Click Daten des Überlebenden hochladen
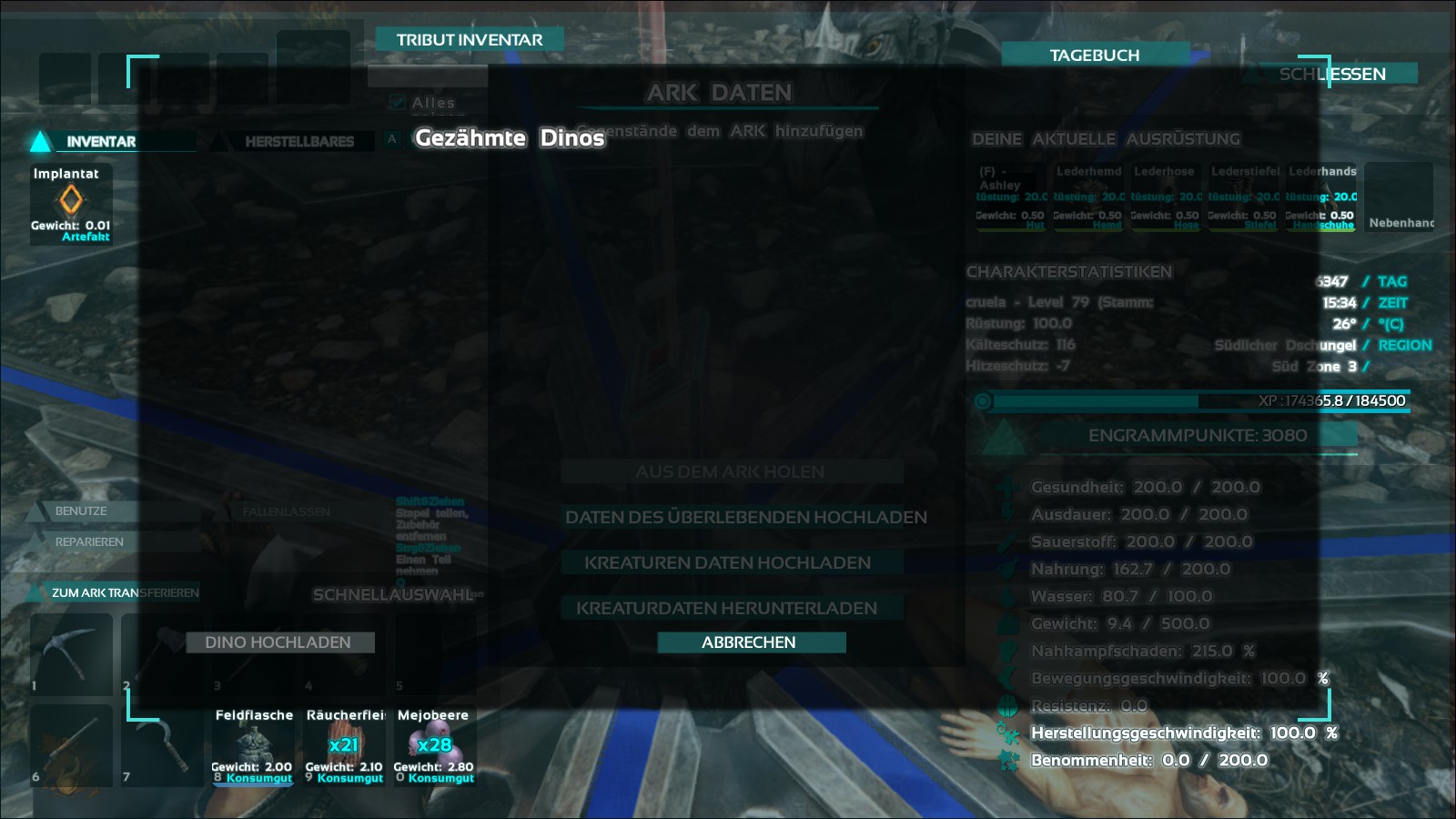The image size is (1456, 819). pos(745,517)
